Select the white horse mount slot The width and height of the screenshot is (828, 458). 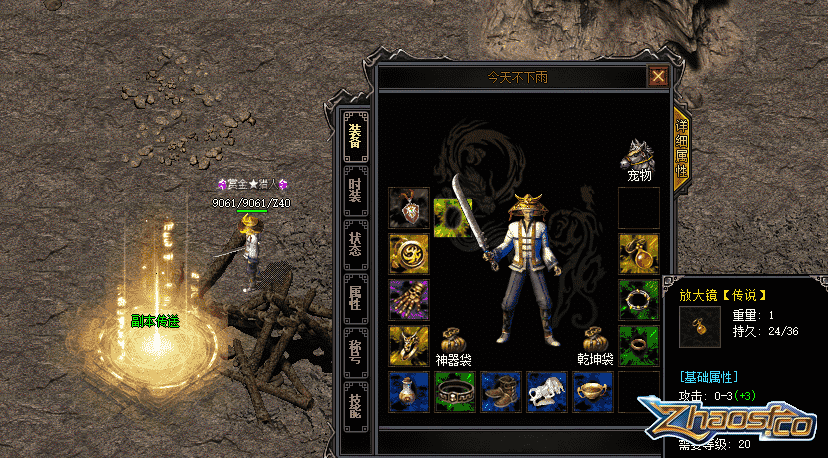(x=547, y=391)
